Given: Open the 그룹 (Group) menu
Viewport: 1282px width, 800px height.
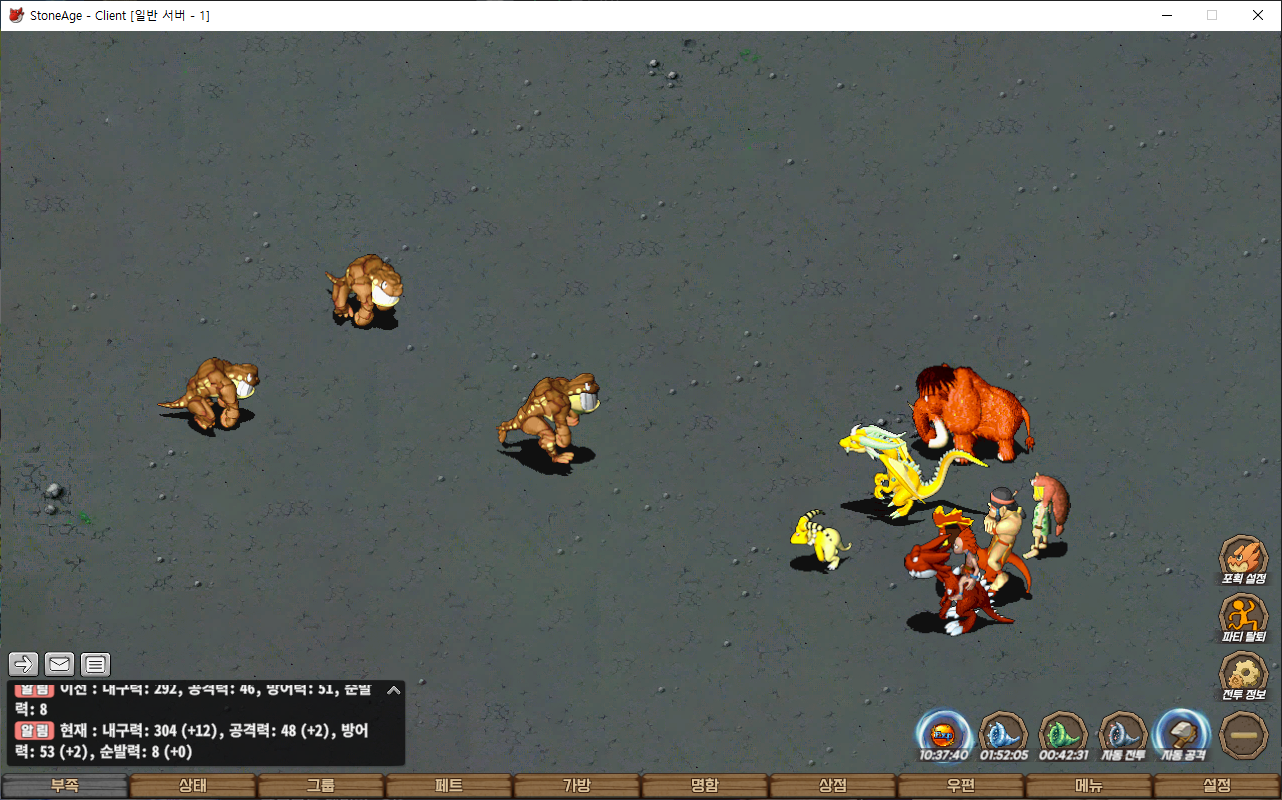Looking at the screenshot, I should tap(321, 786).
